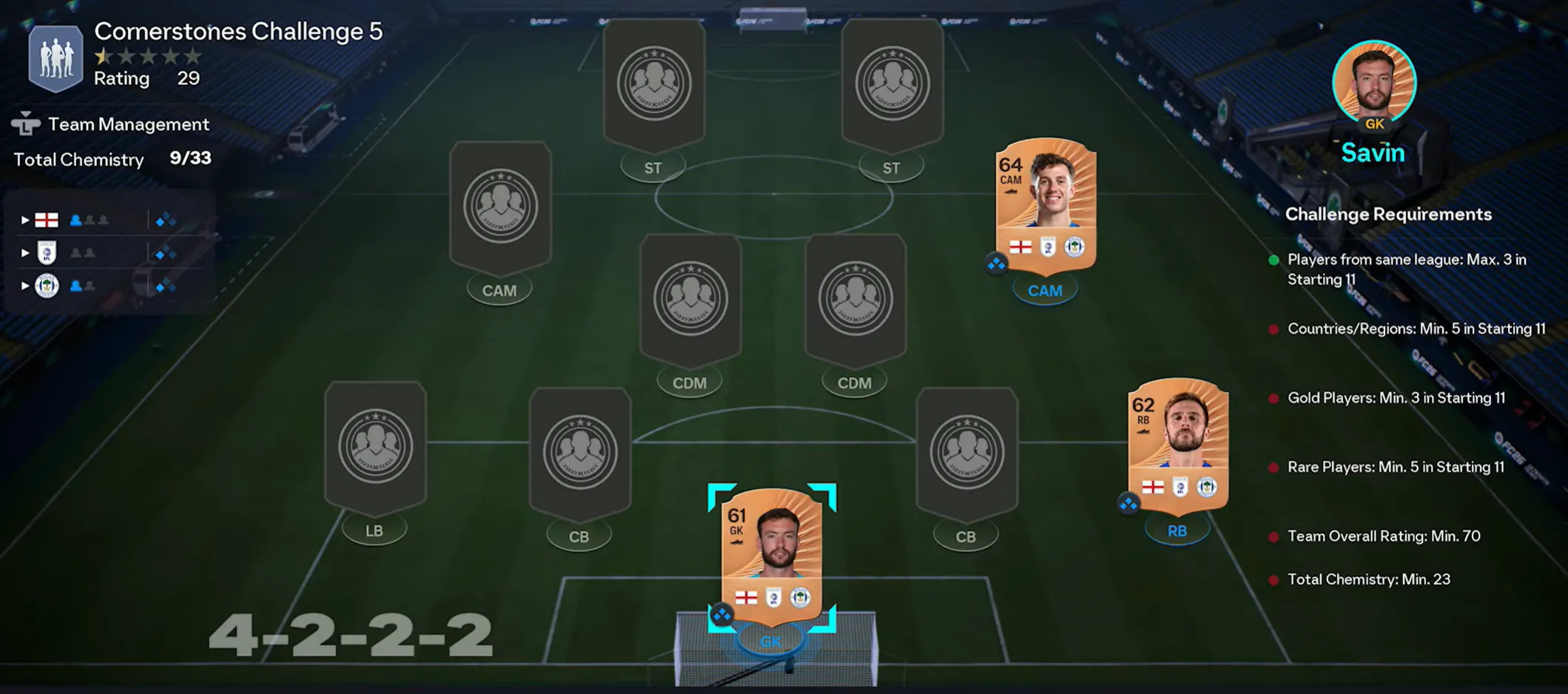The image size is (1568, 694).
Task: Expand the Wigan club crest chemistry row
Action: 25,286
